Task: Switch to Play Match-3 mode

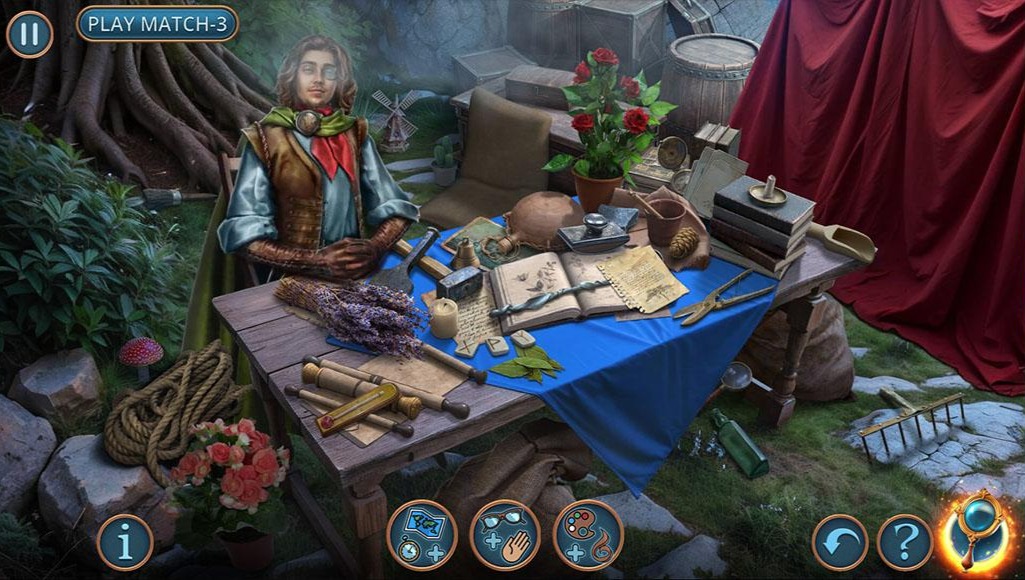Action: tap(157, 23)
